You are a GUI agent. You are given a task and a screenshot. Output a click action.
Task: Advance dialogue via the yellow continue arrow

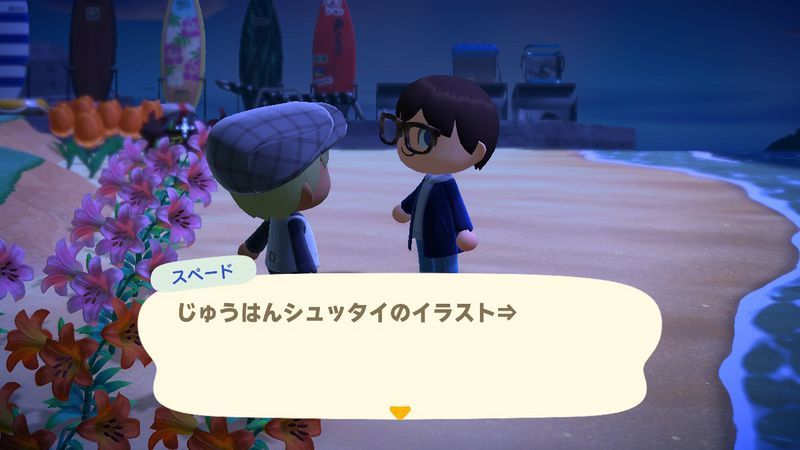[x=400, y=411]
